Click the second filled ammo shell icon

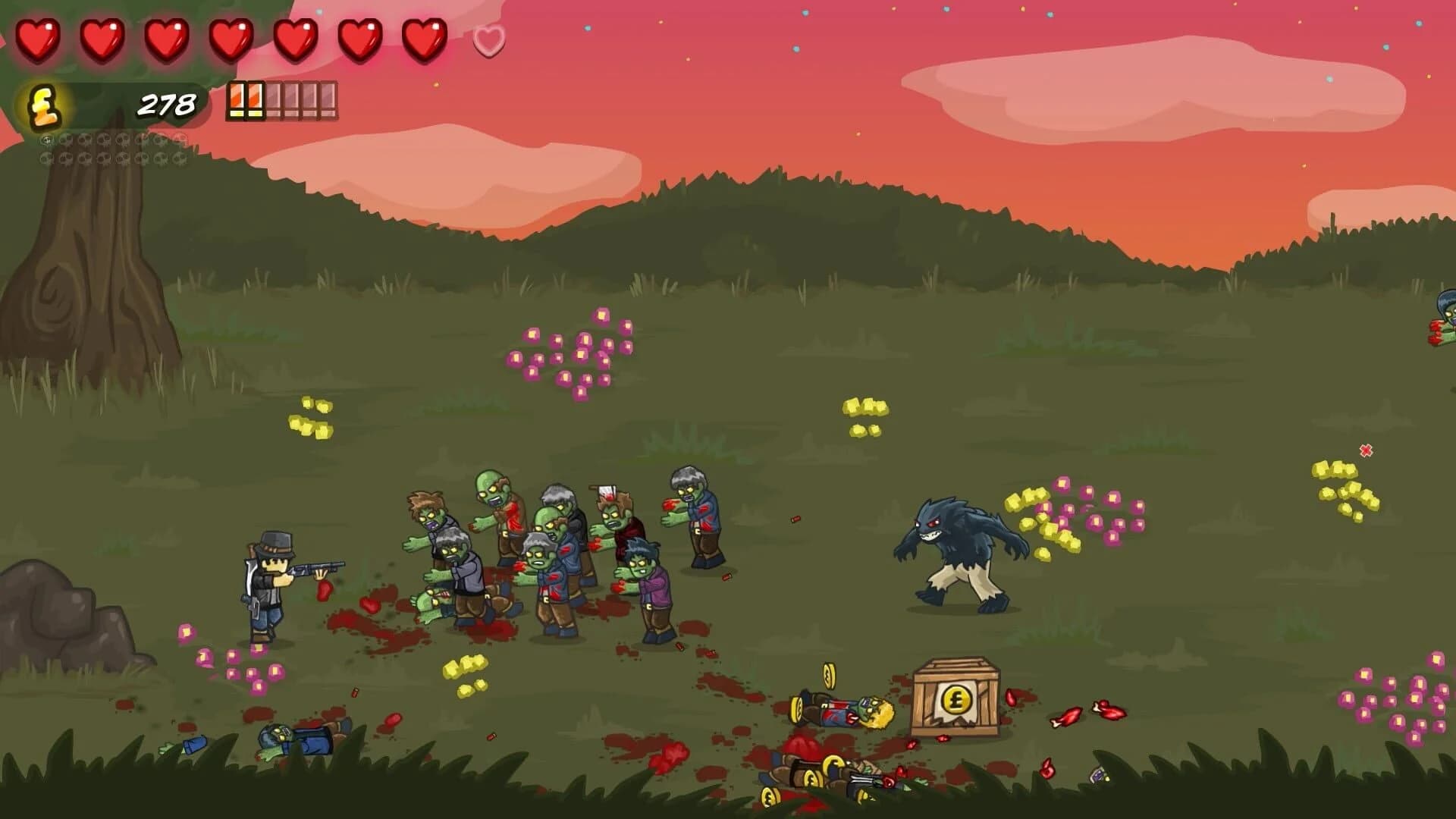coord(254,101)
